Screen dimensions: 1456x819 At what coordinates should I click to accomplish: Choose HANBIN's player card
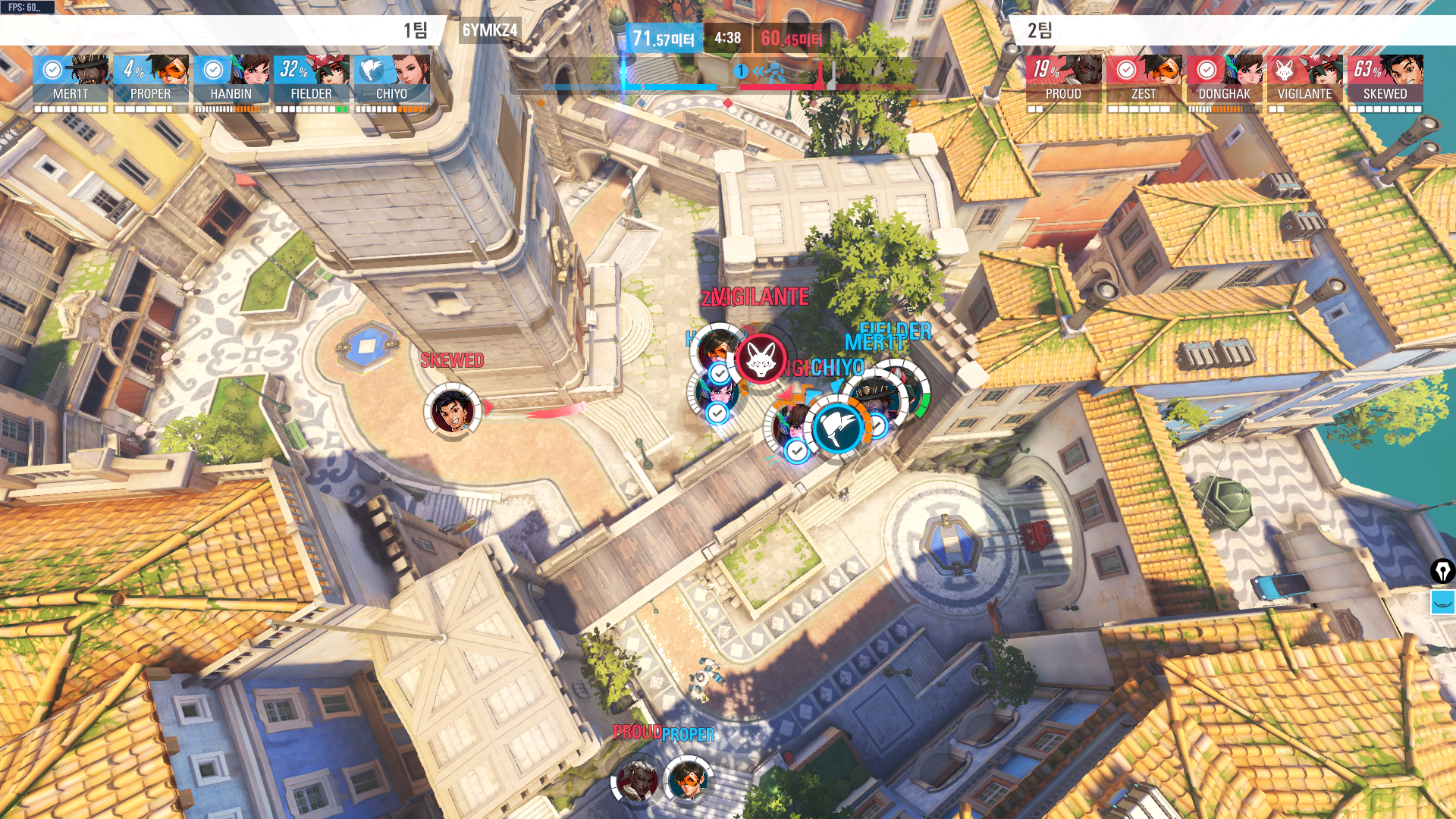[231, 79]
